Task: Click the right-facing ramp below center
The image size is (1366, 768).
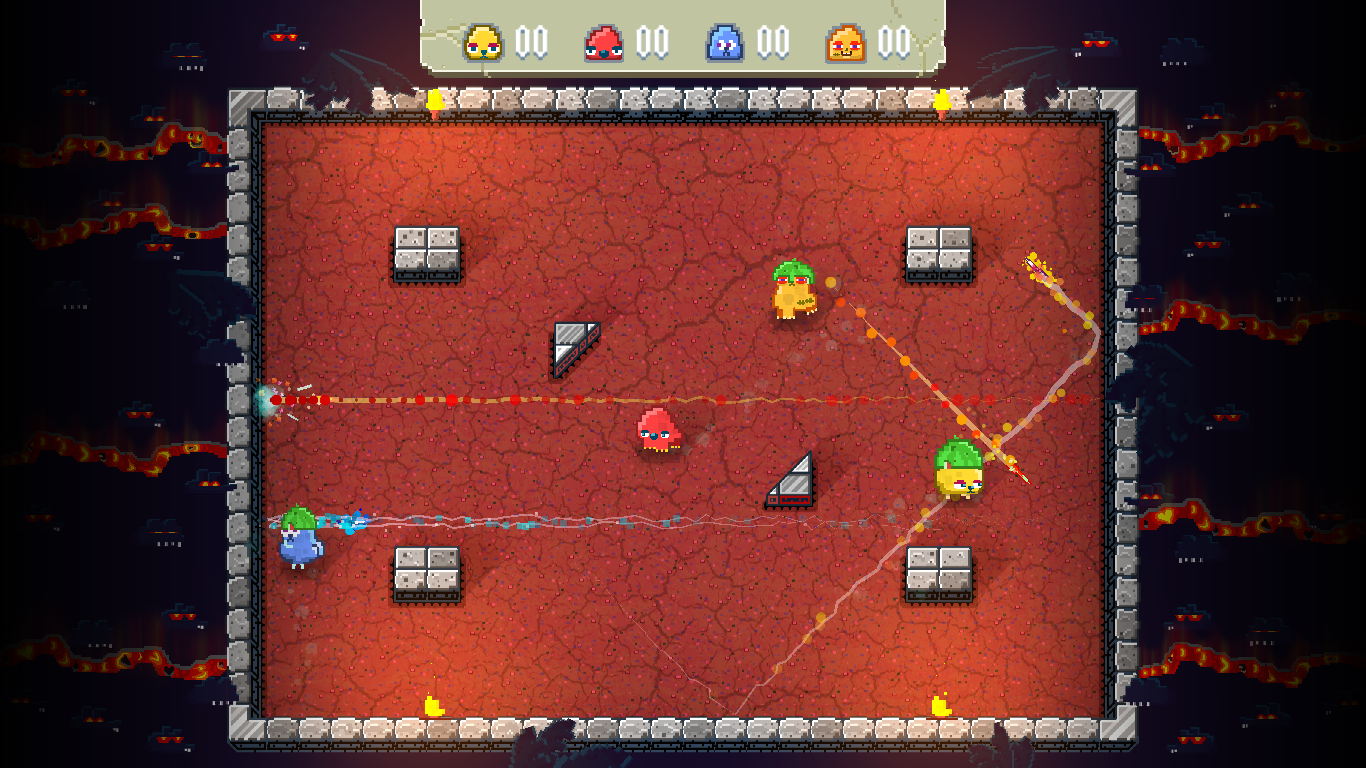Action: pyautogui.click(x=789, y=478)
